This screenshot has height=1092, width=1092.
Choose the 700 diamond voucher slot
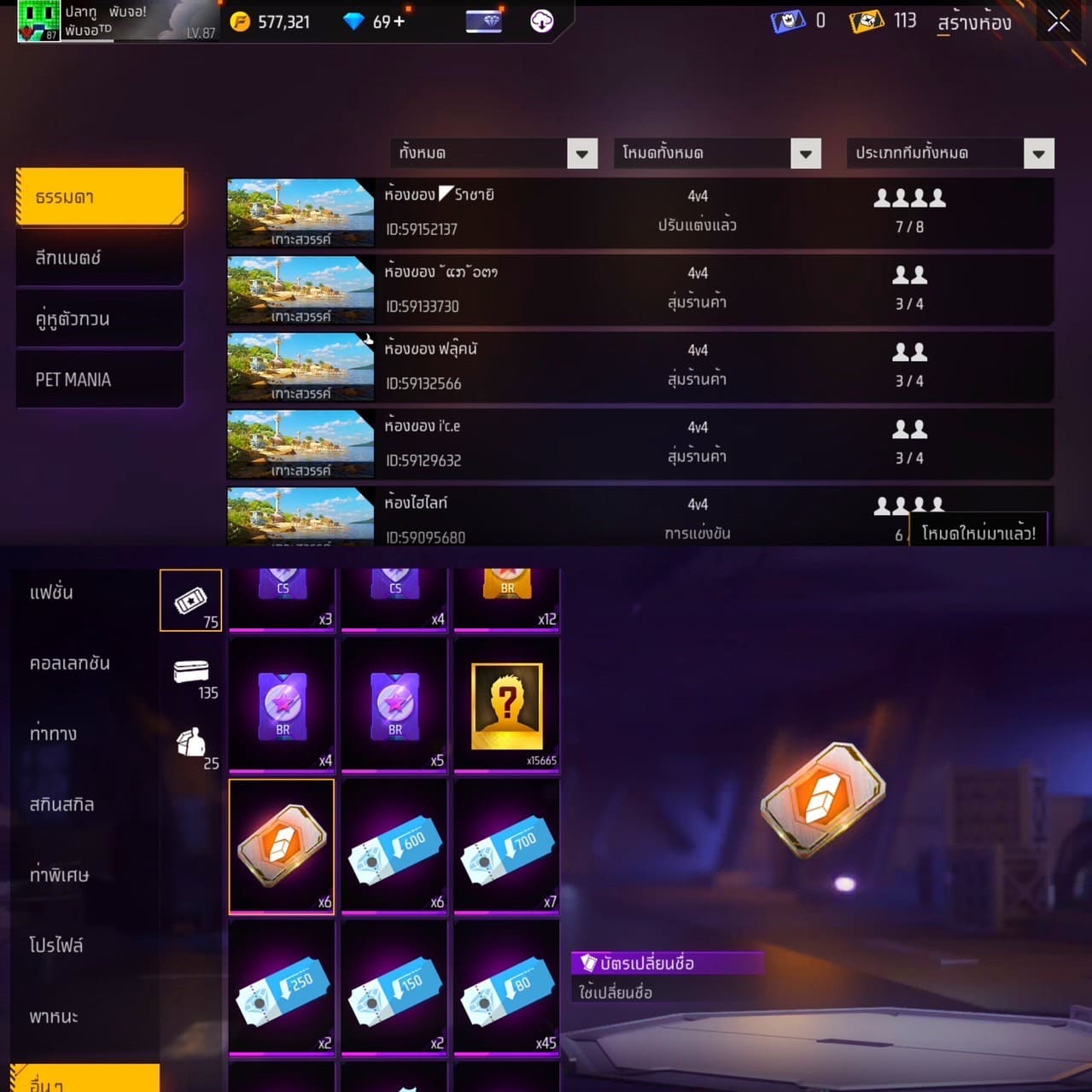click(x=507, y=845)
